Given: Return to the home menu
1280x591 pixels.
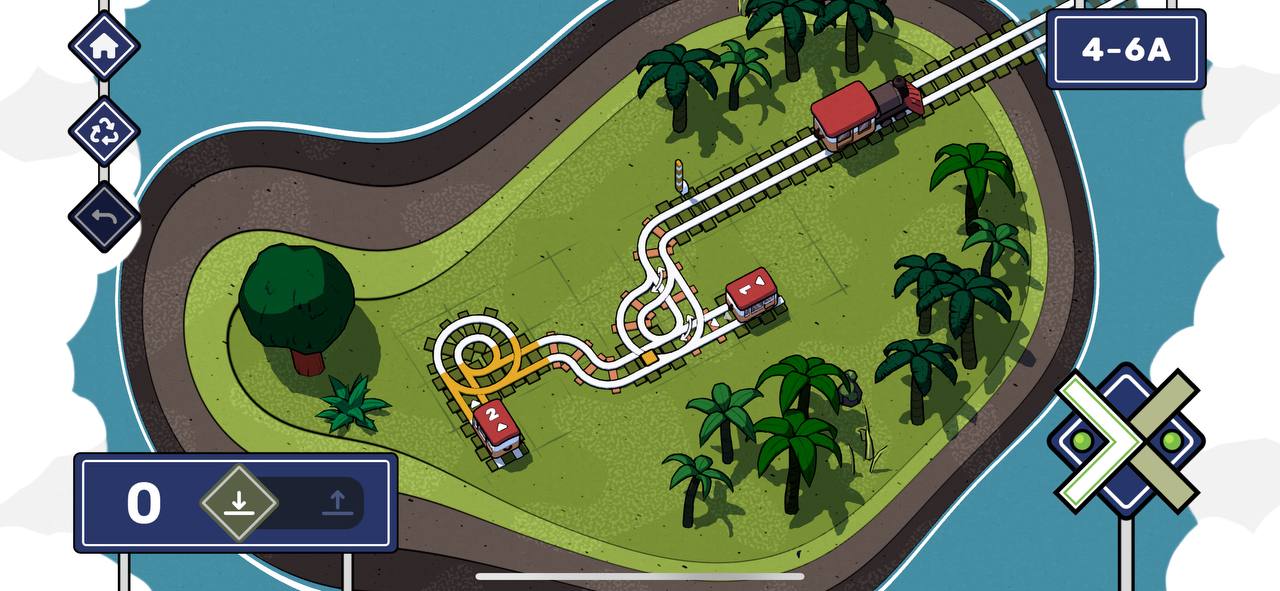Looking at the screenshot, I should click(x=104, y=46).
